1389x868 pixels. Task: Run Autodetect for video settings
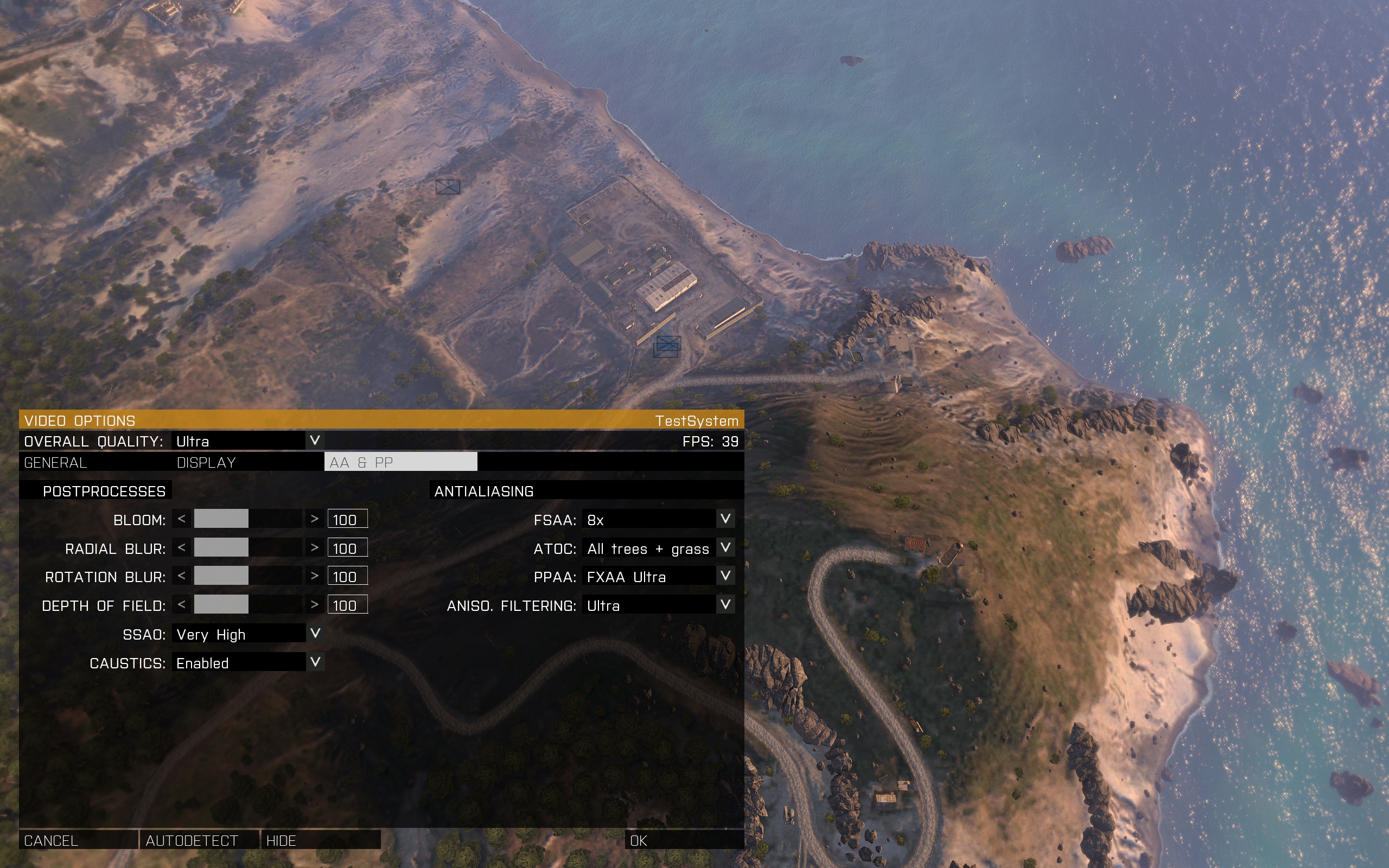click(199, 840)
